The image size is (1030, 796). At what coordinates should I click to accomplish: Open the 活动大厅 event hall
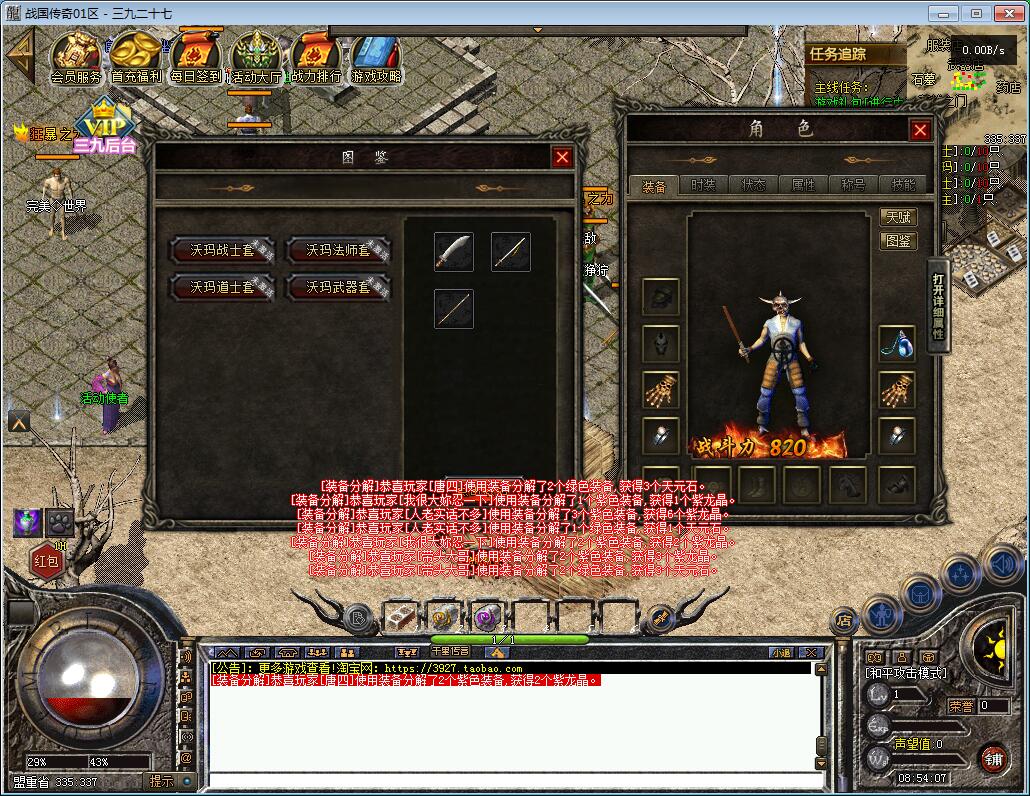(256, 58)
